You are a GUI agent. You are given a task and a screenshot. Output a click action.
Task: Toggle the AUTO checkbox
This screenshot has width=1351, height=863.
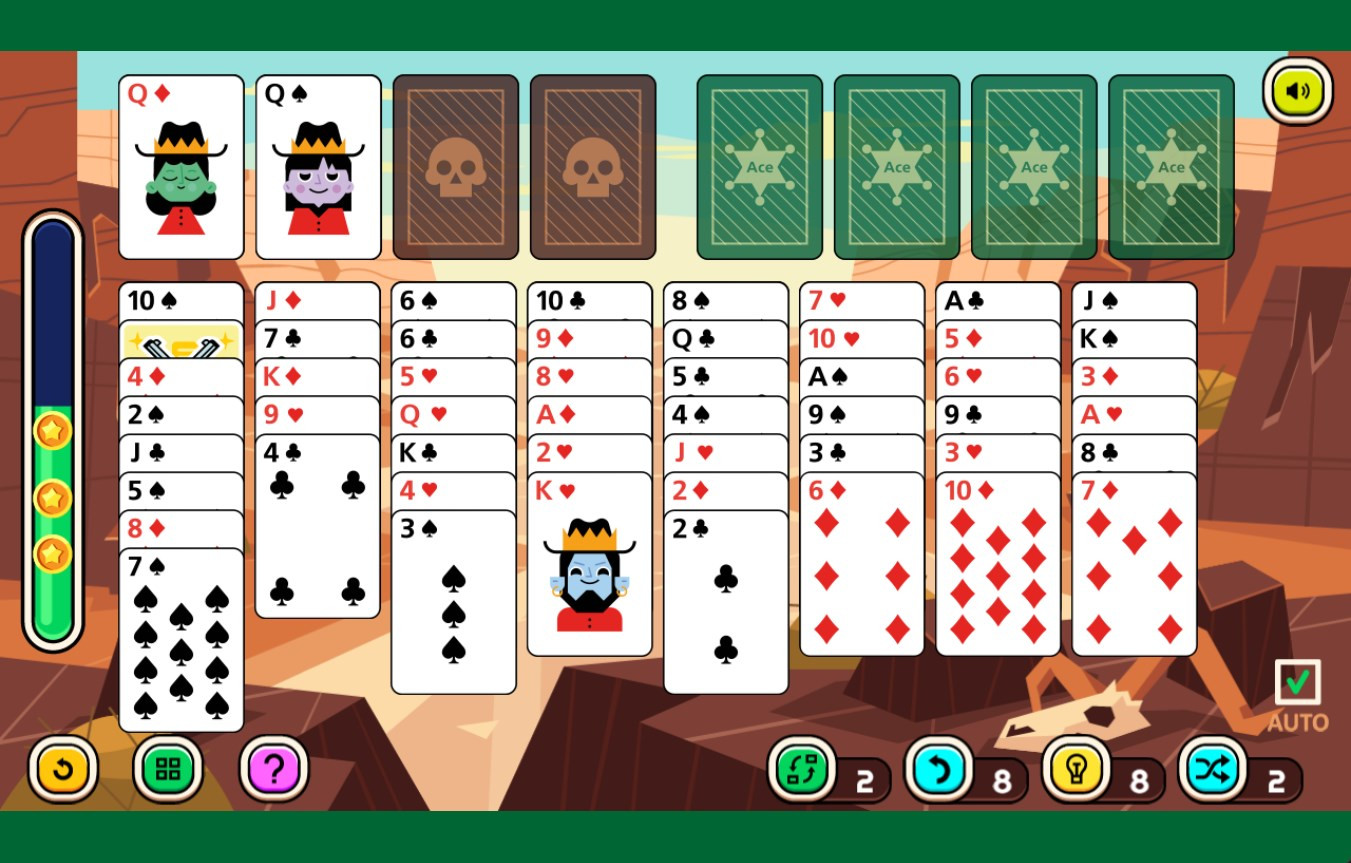pos(1297,682)
